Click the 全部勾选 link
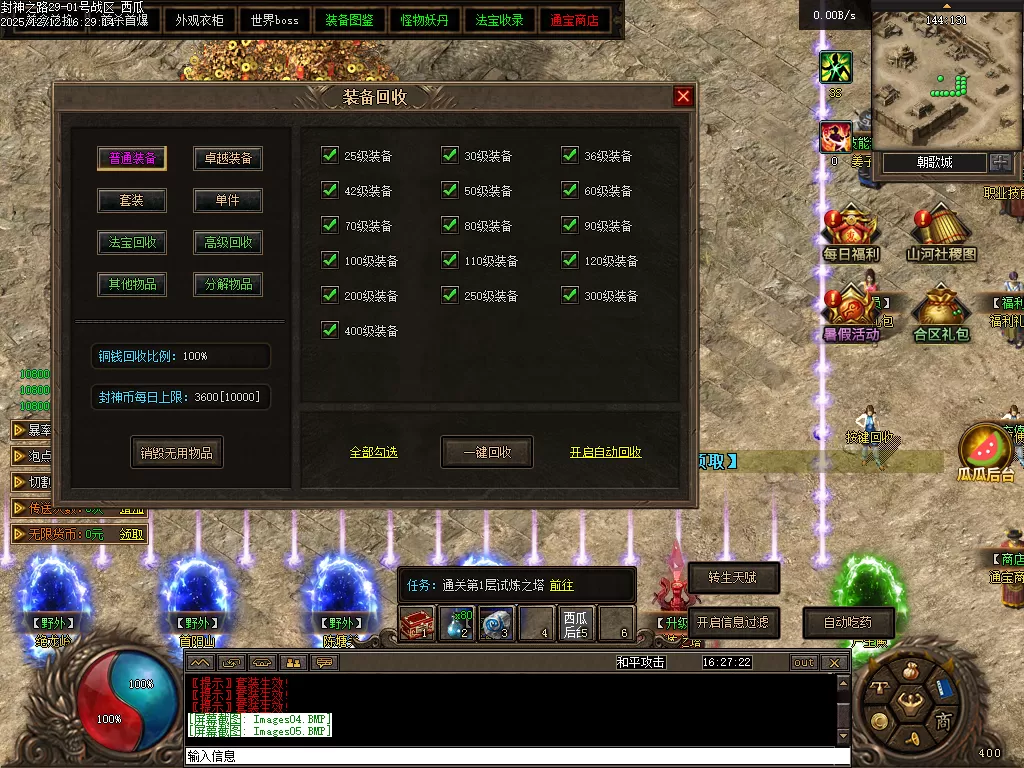Screen dimensions: 1024x768 pyautogui.click(x=374, y=452)
